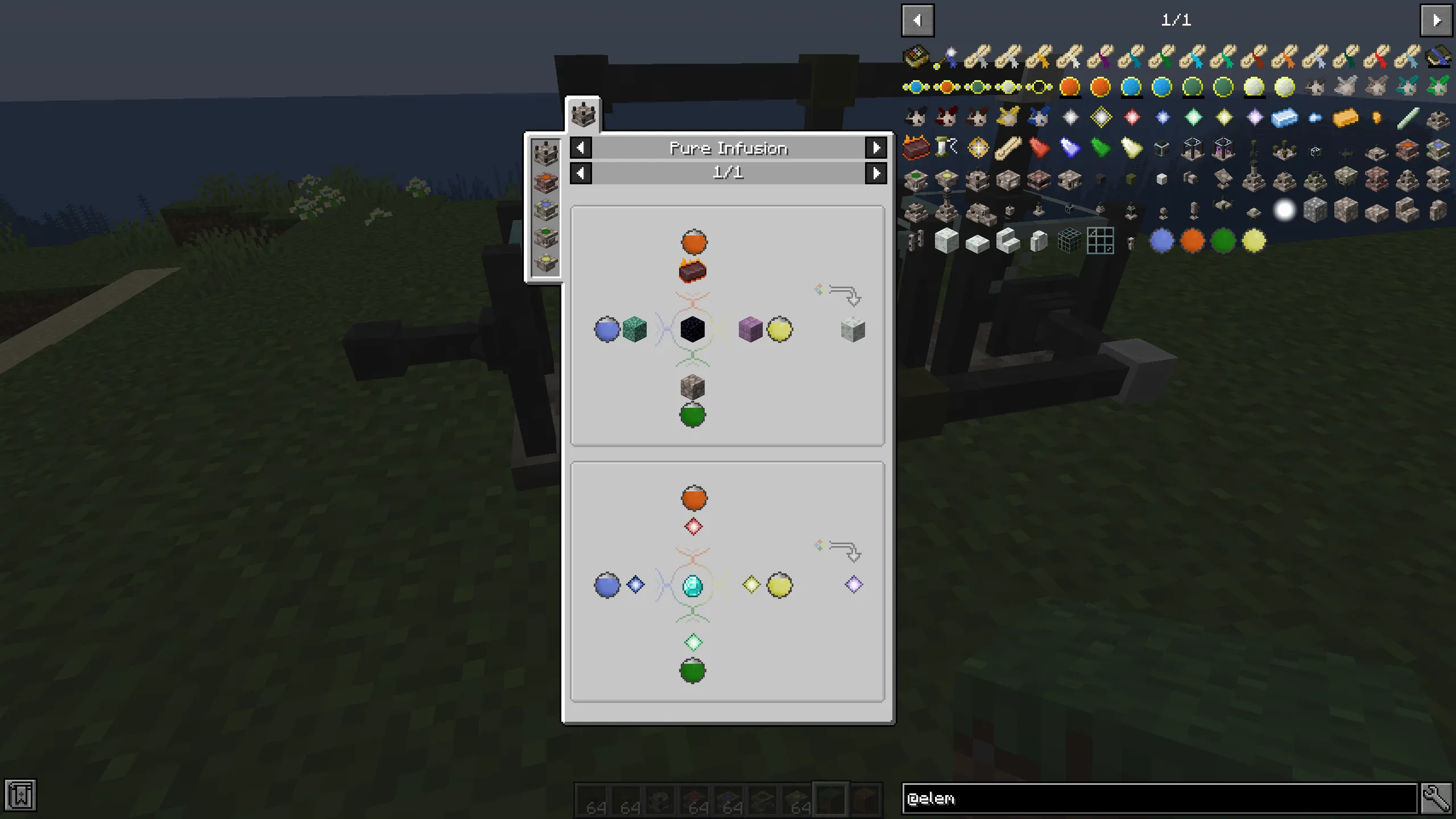Click the obsidian at the center of the first recipe
Viewport: 1456px width, 819px height.
(x=693, y=330)
